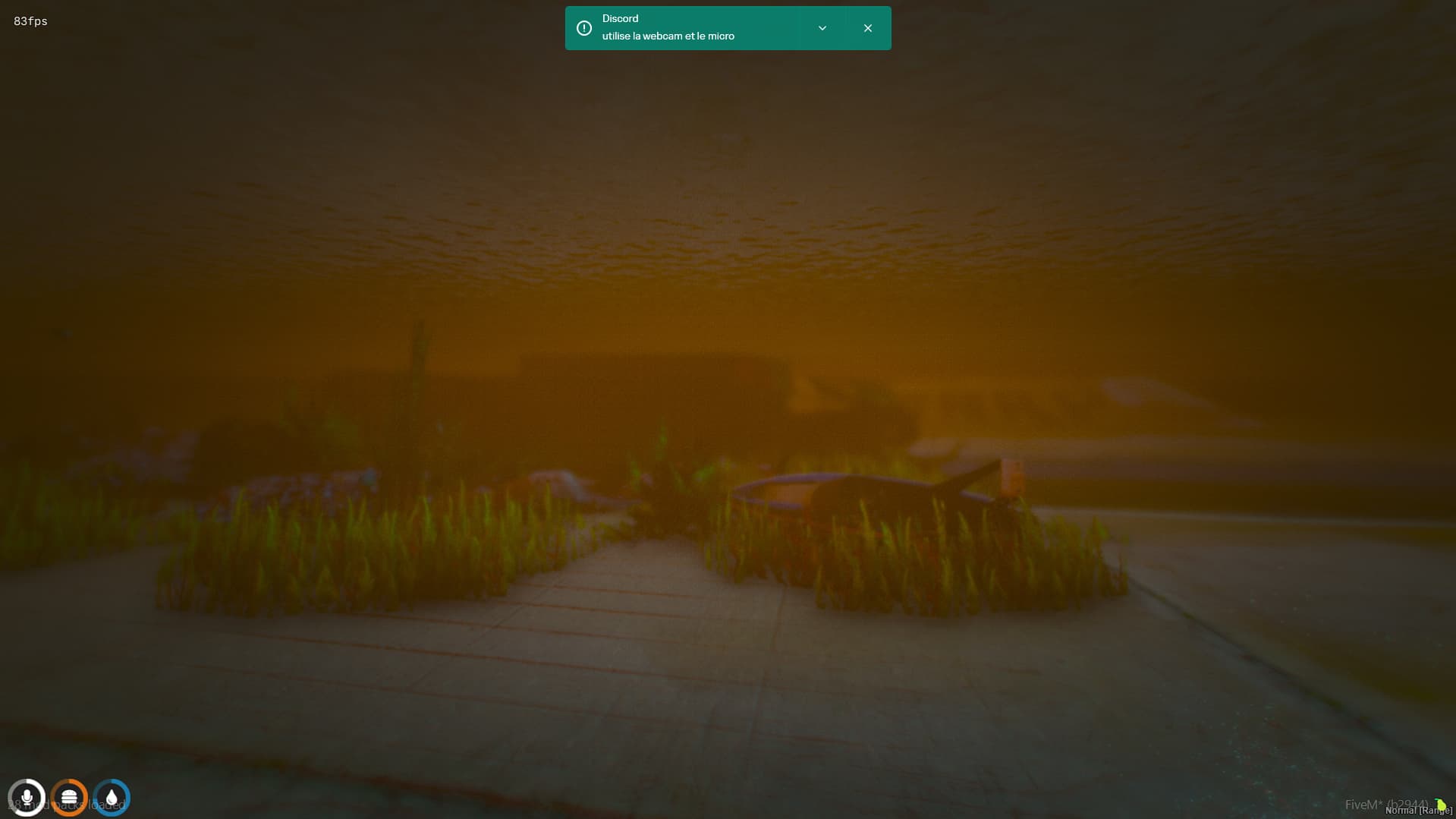Click the hunger burger icon
This screenshot has width=1456, height=819.
click(x=69, y=797)
